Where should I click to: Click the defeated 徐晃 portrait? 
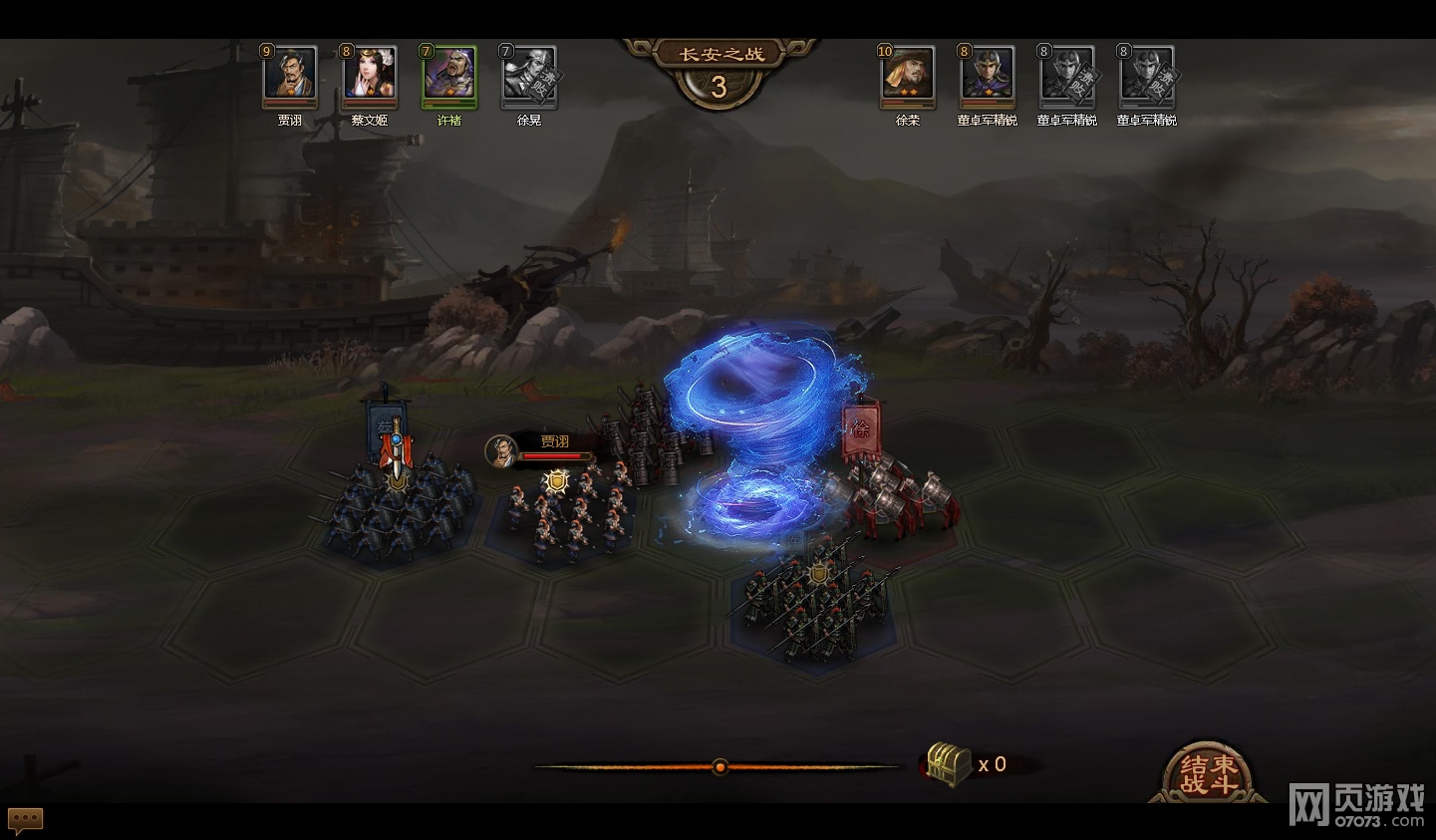(x=529, y=75)
